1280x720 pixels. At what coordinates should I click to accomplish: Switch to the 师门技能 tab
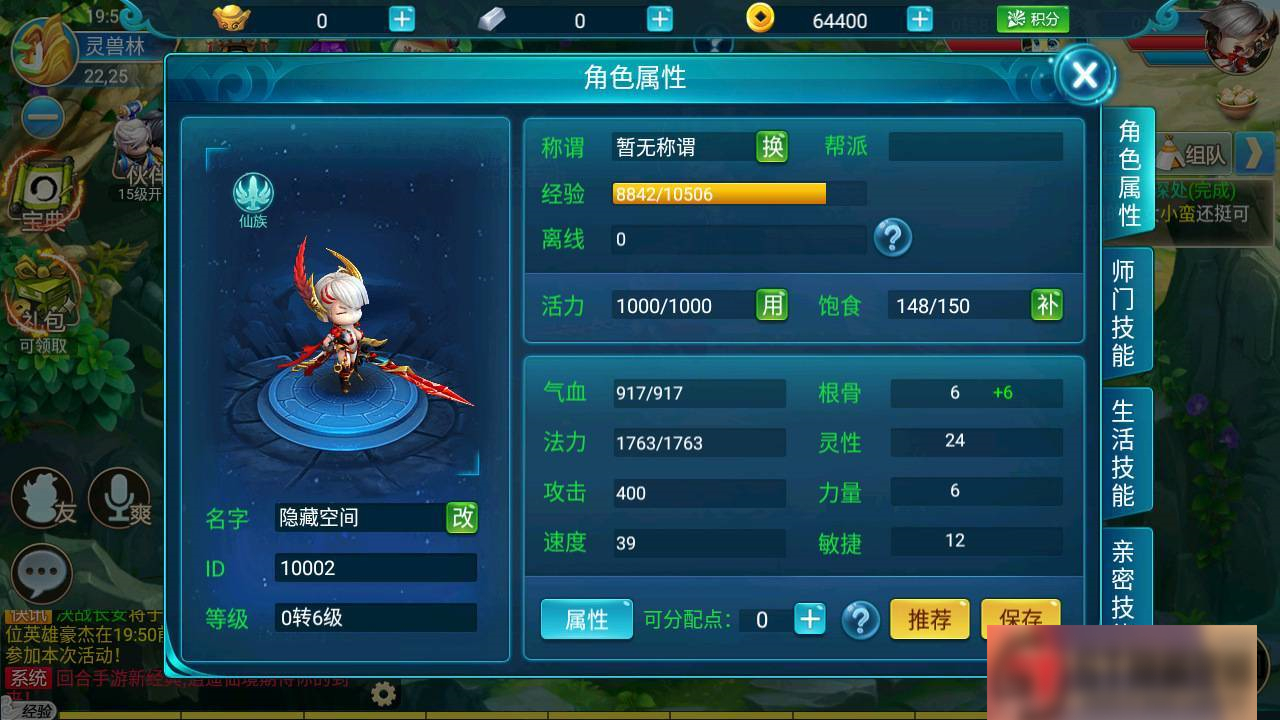coord(1128,310)
